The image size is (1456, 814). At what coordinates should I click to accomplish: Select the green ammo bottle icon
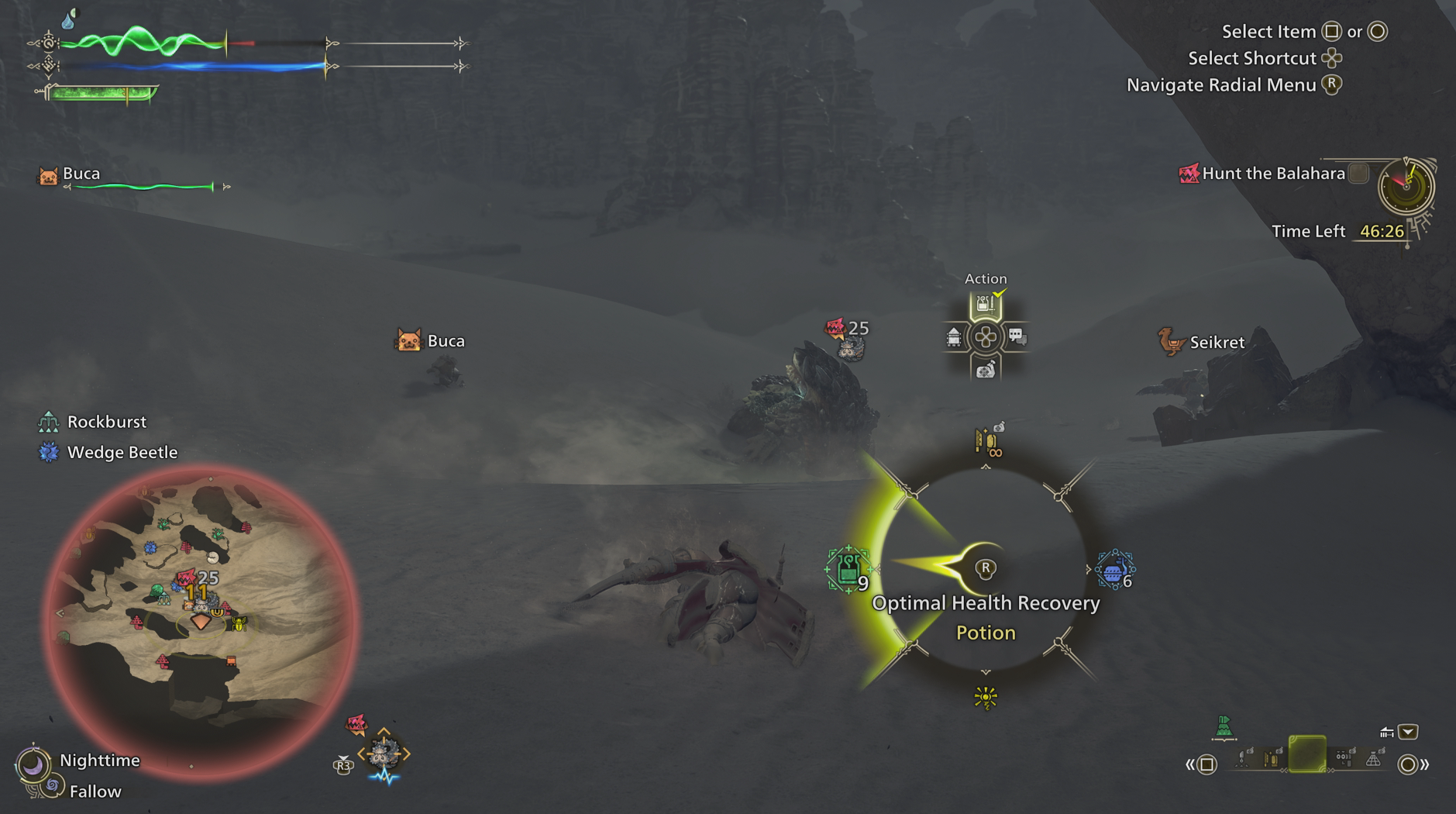1224,727
